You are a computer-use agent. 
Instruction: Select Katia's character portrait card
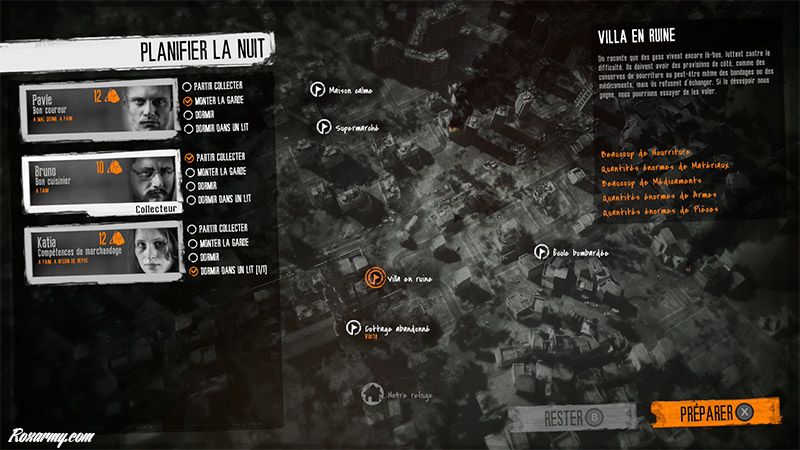(97, 253)
